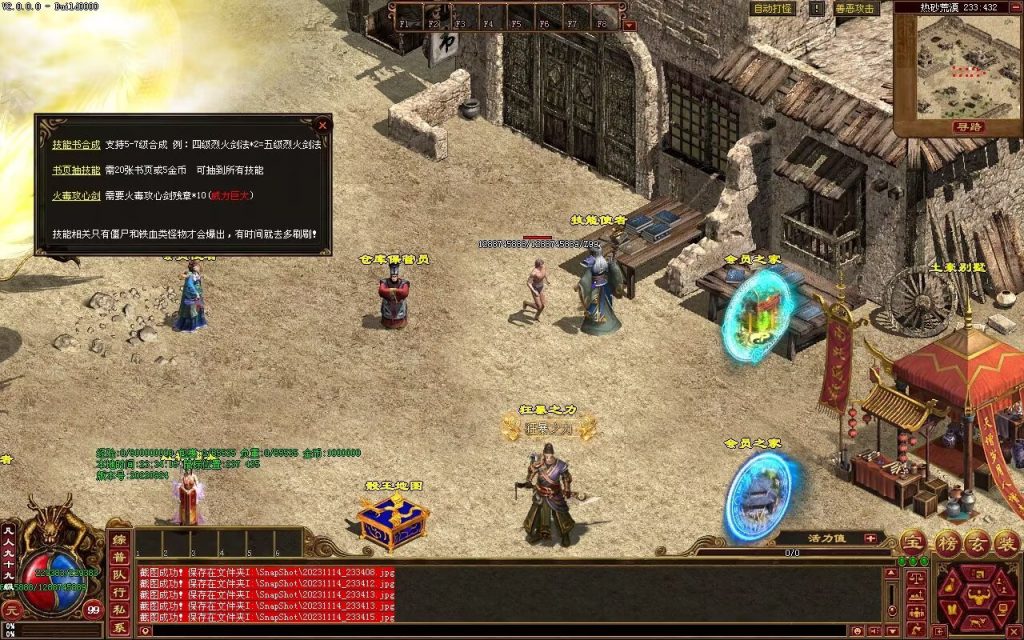Click the balance scales trade icon

[915, 578]
